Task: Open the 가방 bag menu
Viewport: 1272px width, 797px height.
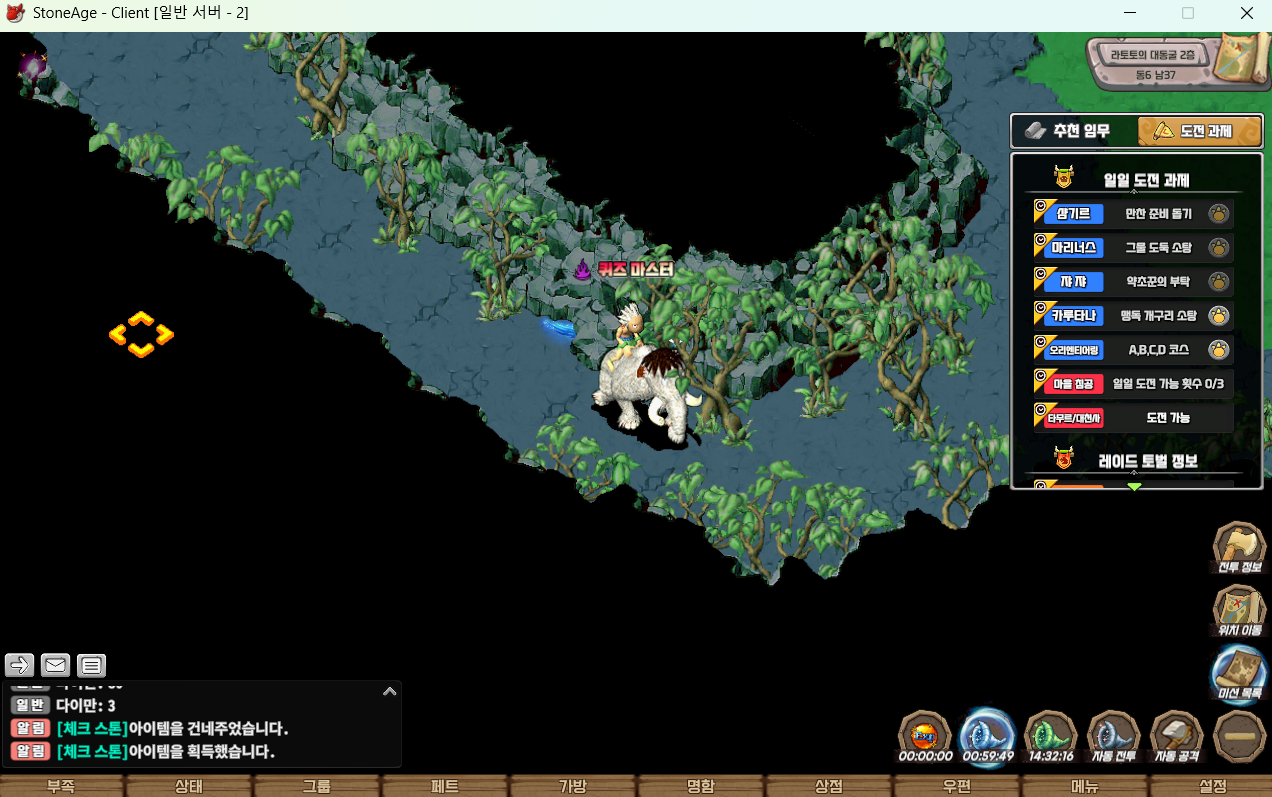Action: pyautogui.click(x=573, y=786)
